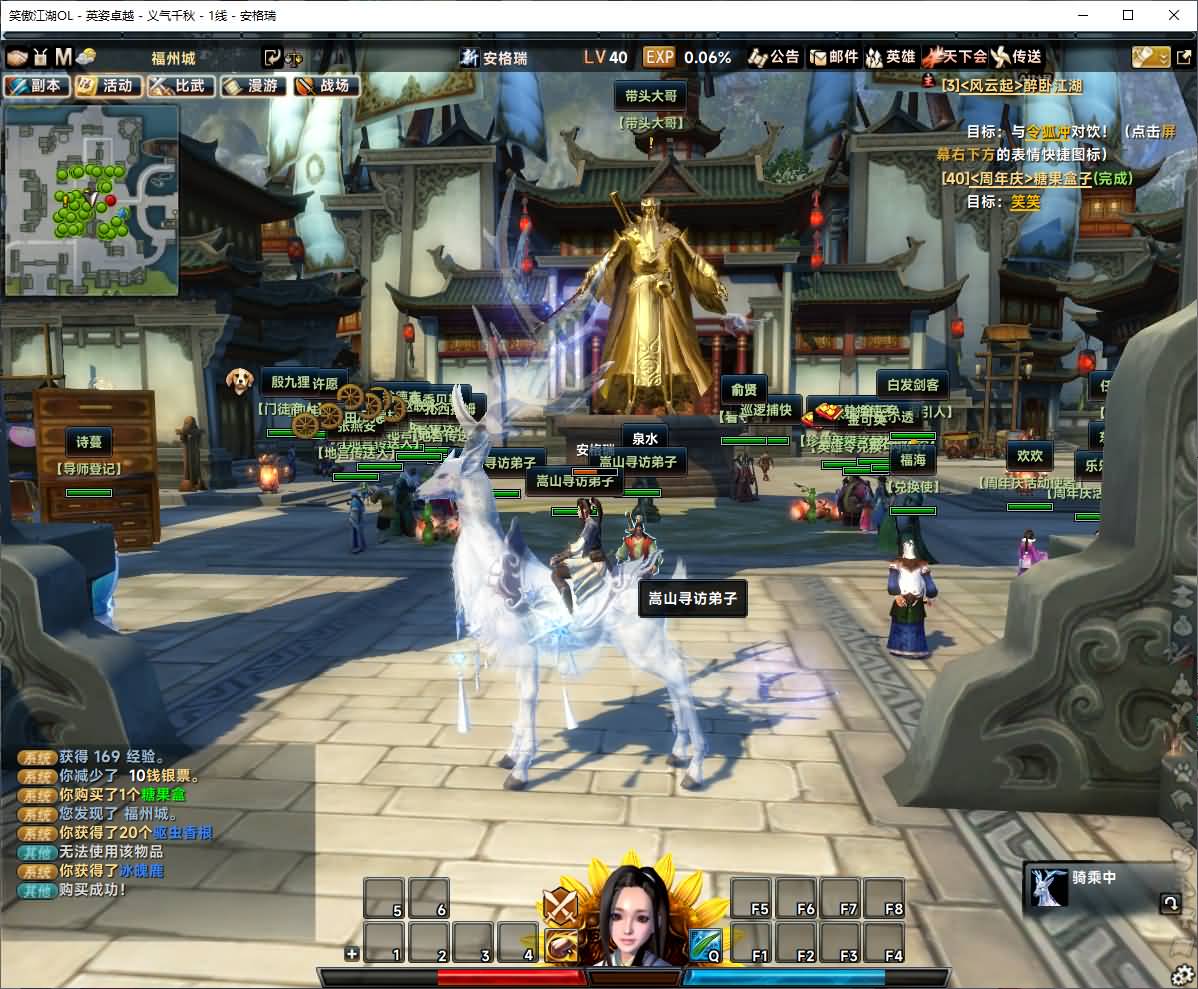Select the 比武 duel button

point(181,86)
